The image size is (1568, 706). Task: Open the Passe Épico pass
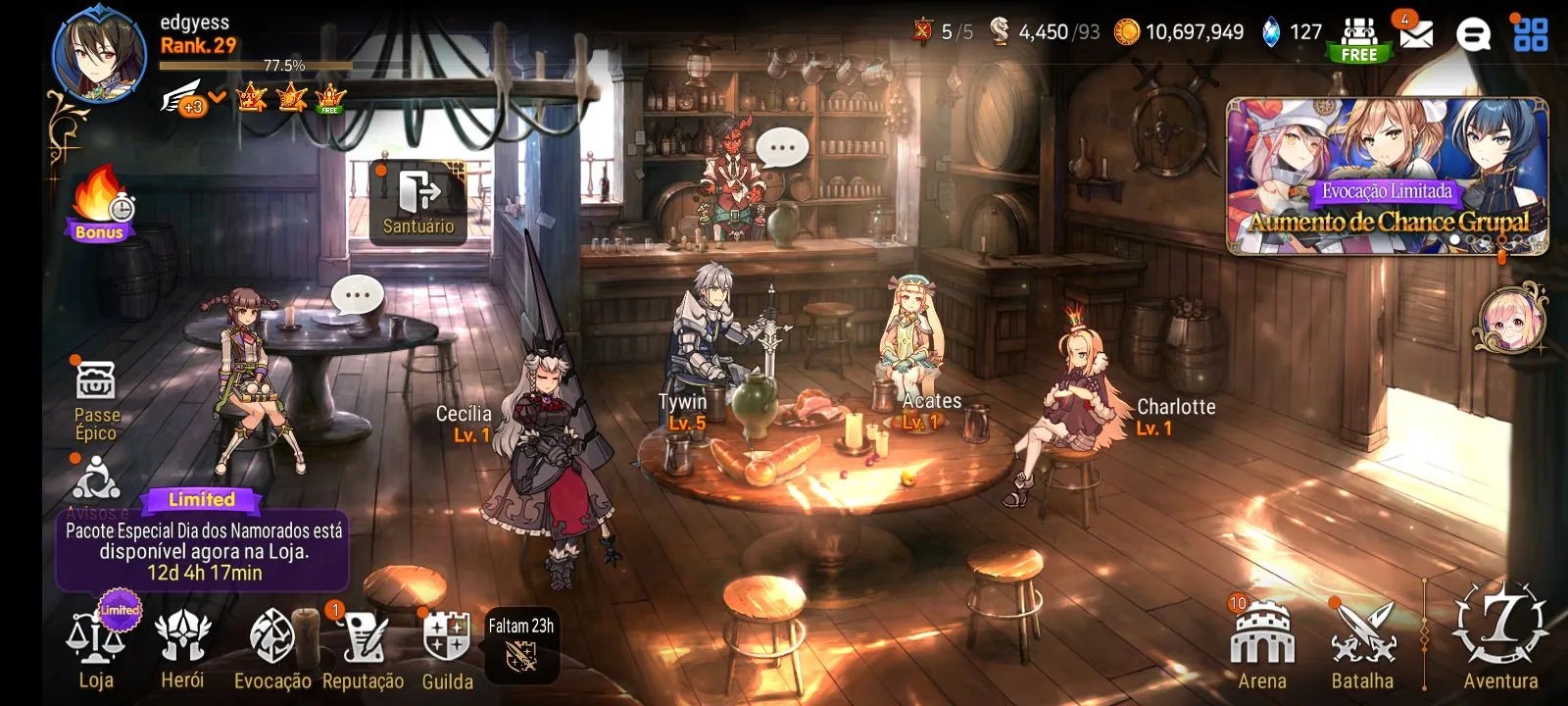(x=96, y=397)
